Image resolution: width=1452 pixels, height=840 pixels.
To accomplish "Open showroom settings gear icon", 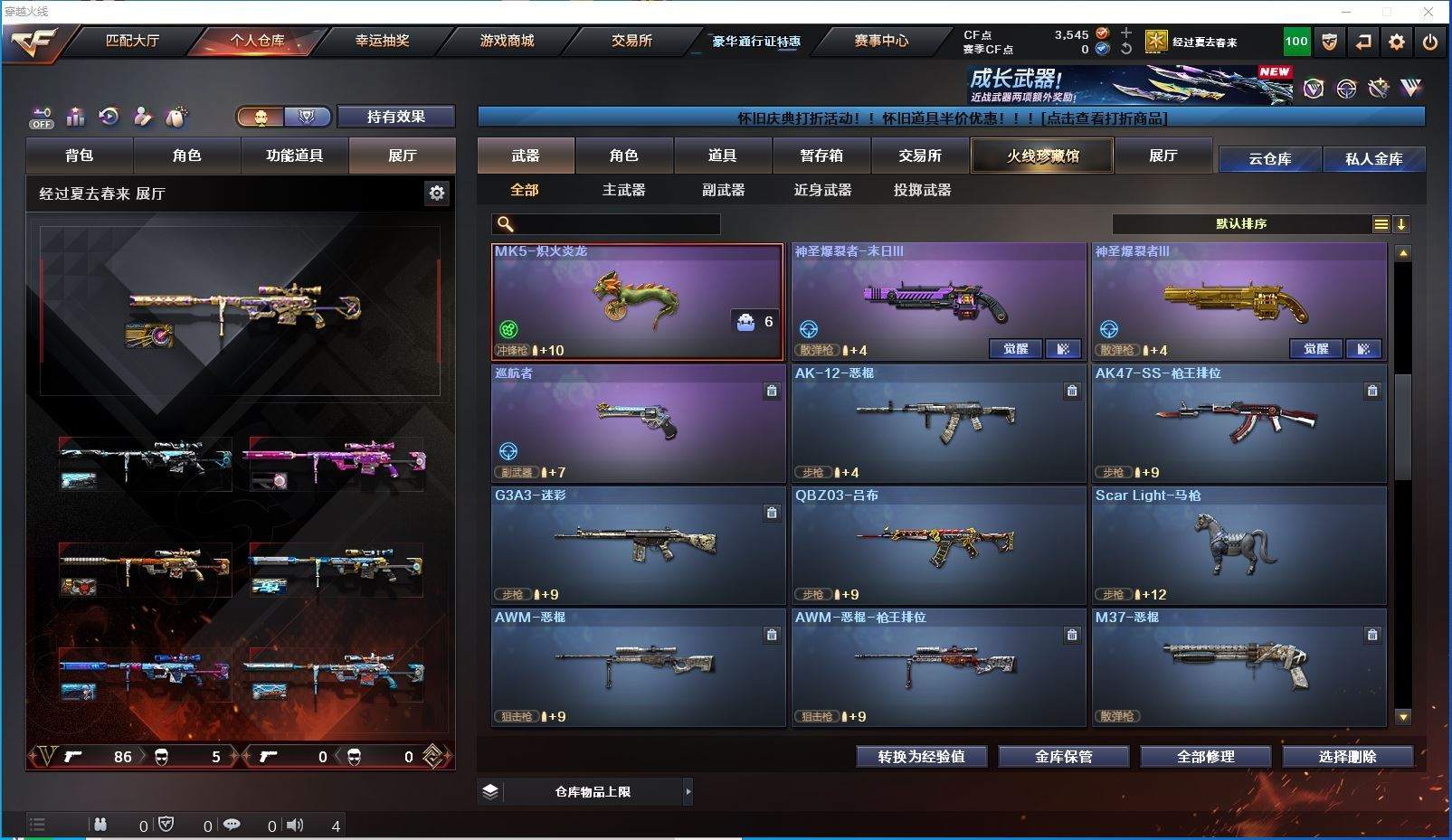I will [x=437, y=193].
